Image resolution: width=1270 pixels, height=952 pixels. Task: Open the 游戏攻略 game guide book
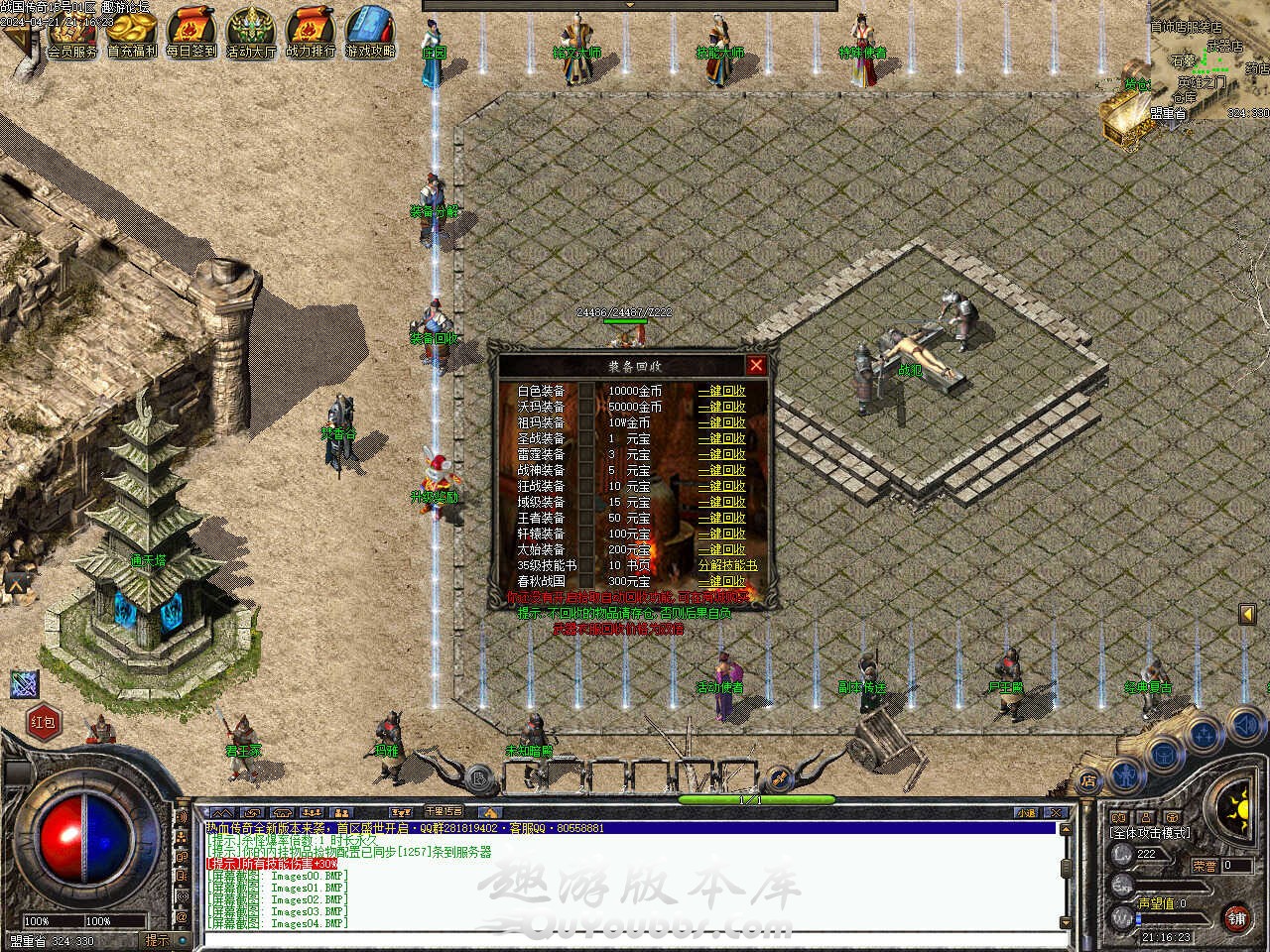click(369, 34)
